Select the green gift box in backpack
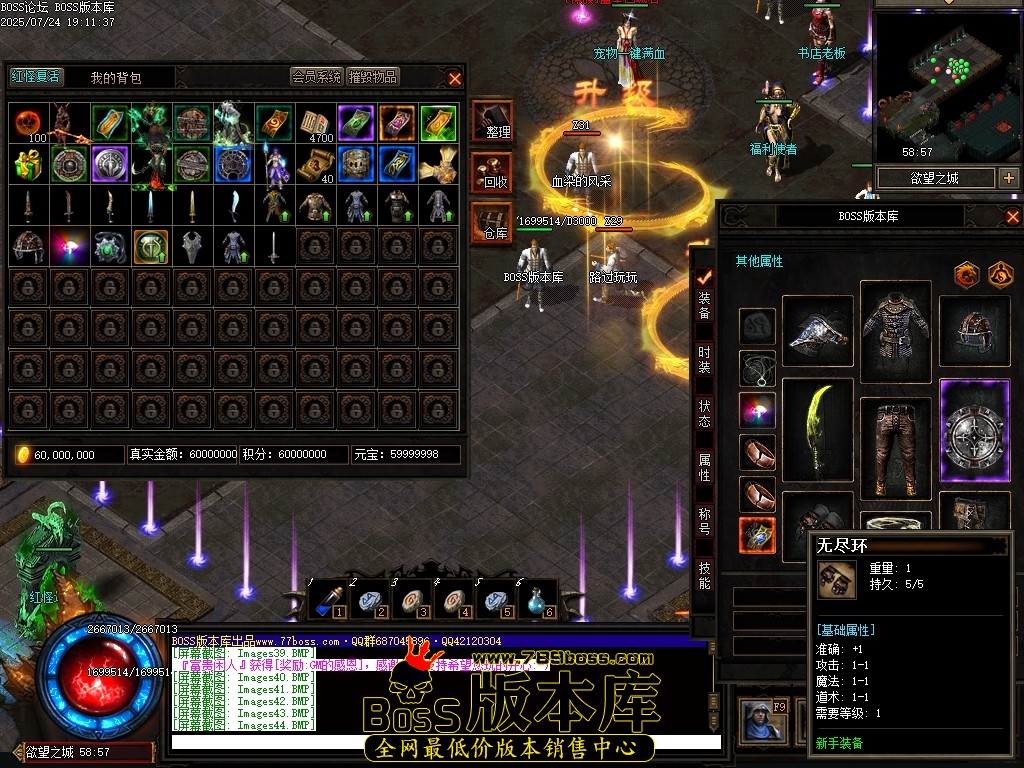 click(28, 164)
